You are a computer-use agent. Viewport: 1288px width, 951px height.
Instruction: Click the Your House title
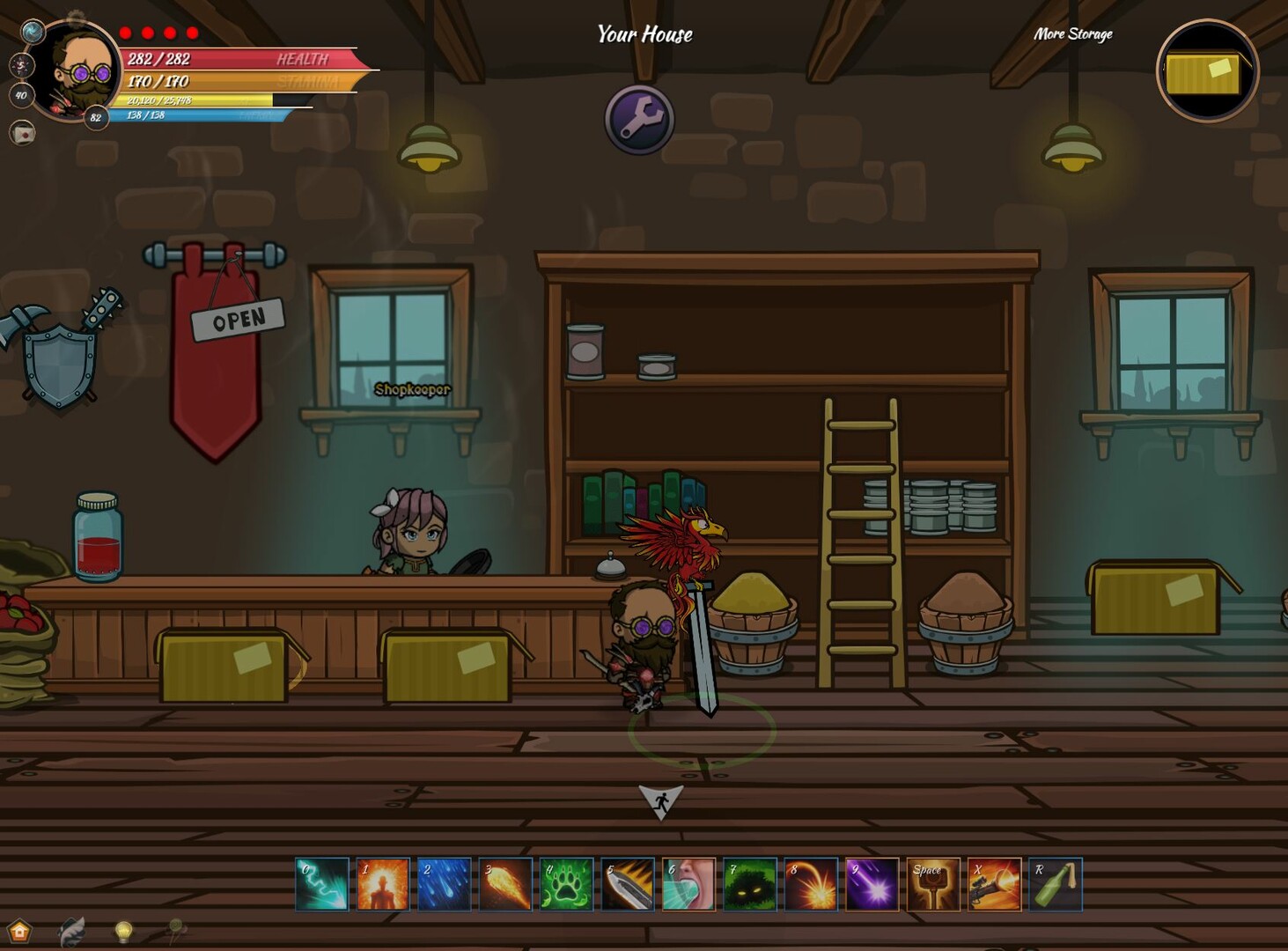(644, 34)
